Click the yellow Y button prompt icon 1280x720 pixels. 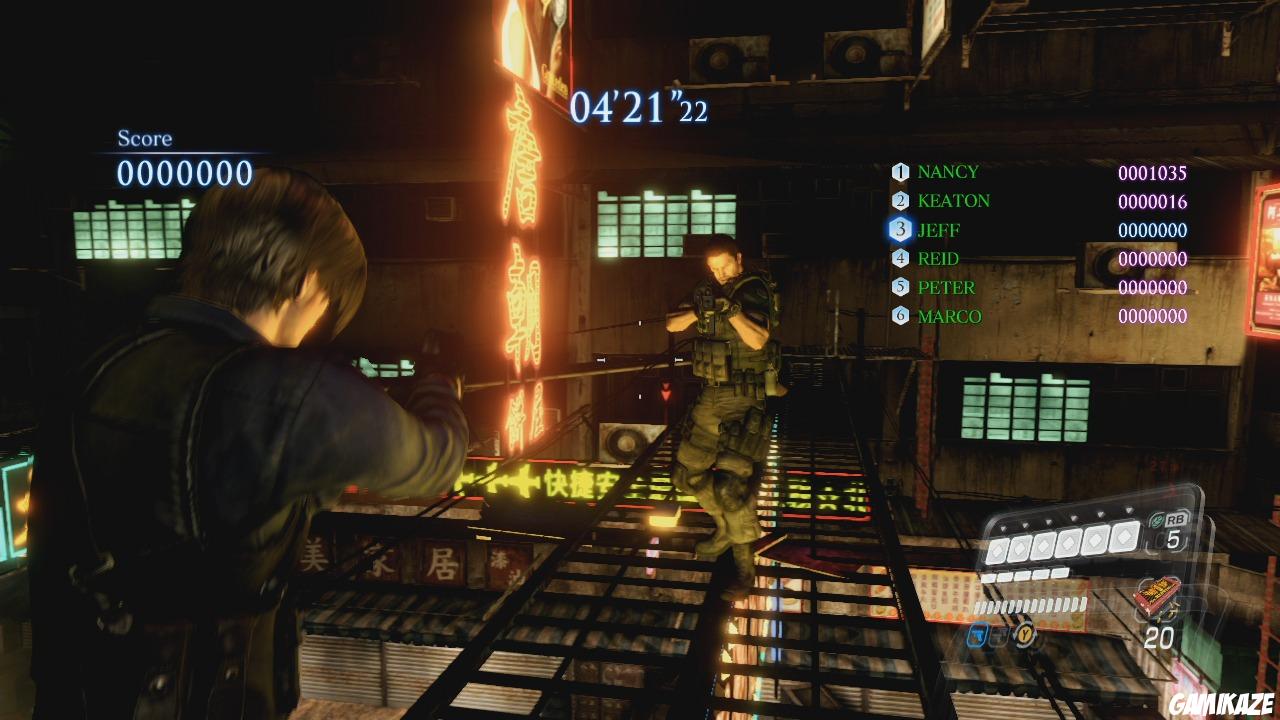[x=1024, y=634]
